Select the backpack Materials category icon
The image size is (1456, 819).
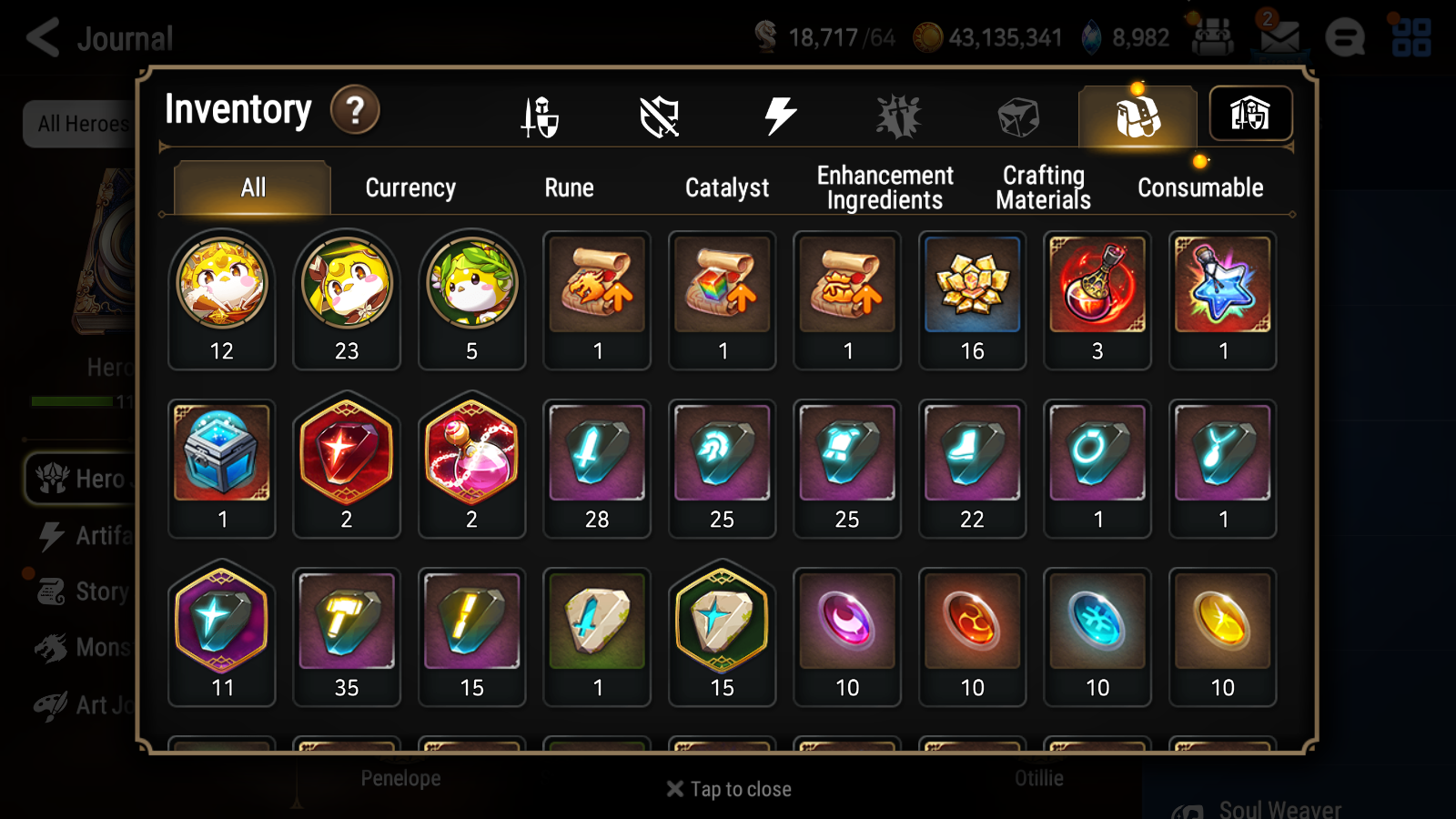[x=1137, y=115]
